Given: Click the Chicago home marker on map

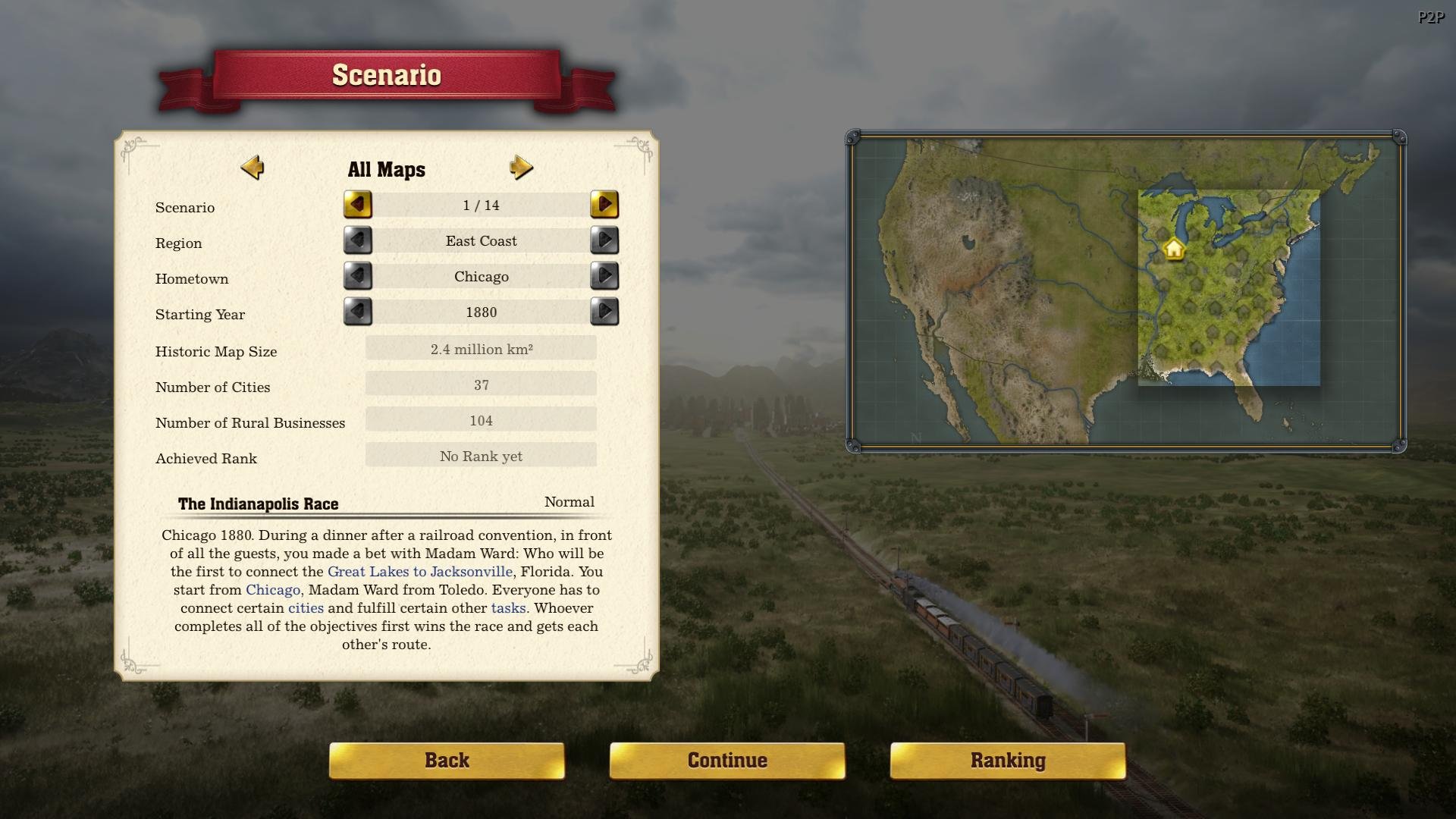Looking at the screenshot, I should click(1174, 249).
